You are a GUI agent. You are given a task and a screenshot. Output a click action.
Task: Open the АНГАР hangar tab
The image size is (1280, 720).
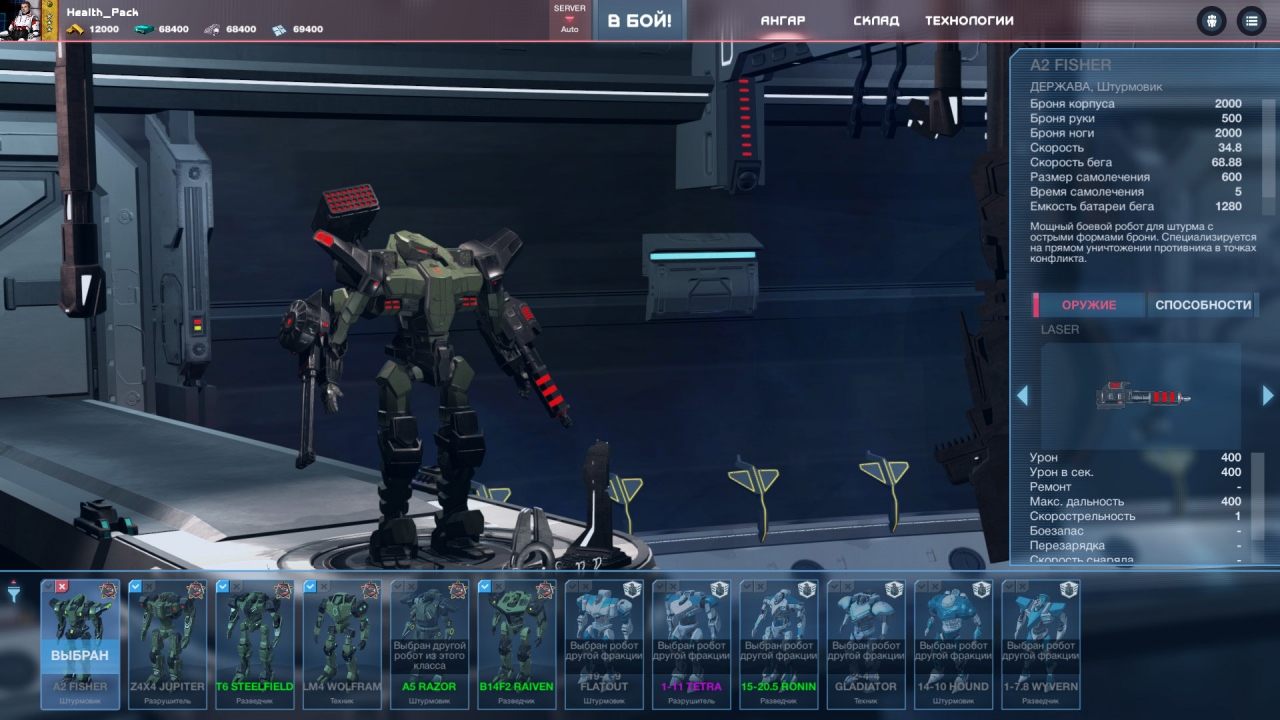click(x=782, y=21)
